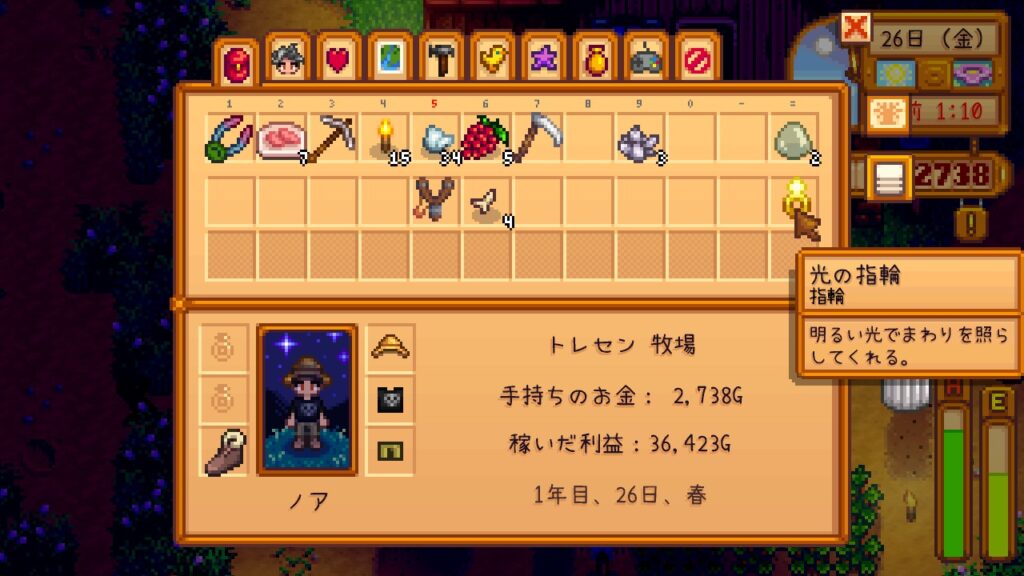Pick up the glowing Light Ring item

click(793, 198)
